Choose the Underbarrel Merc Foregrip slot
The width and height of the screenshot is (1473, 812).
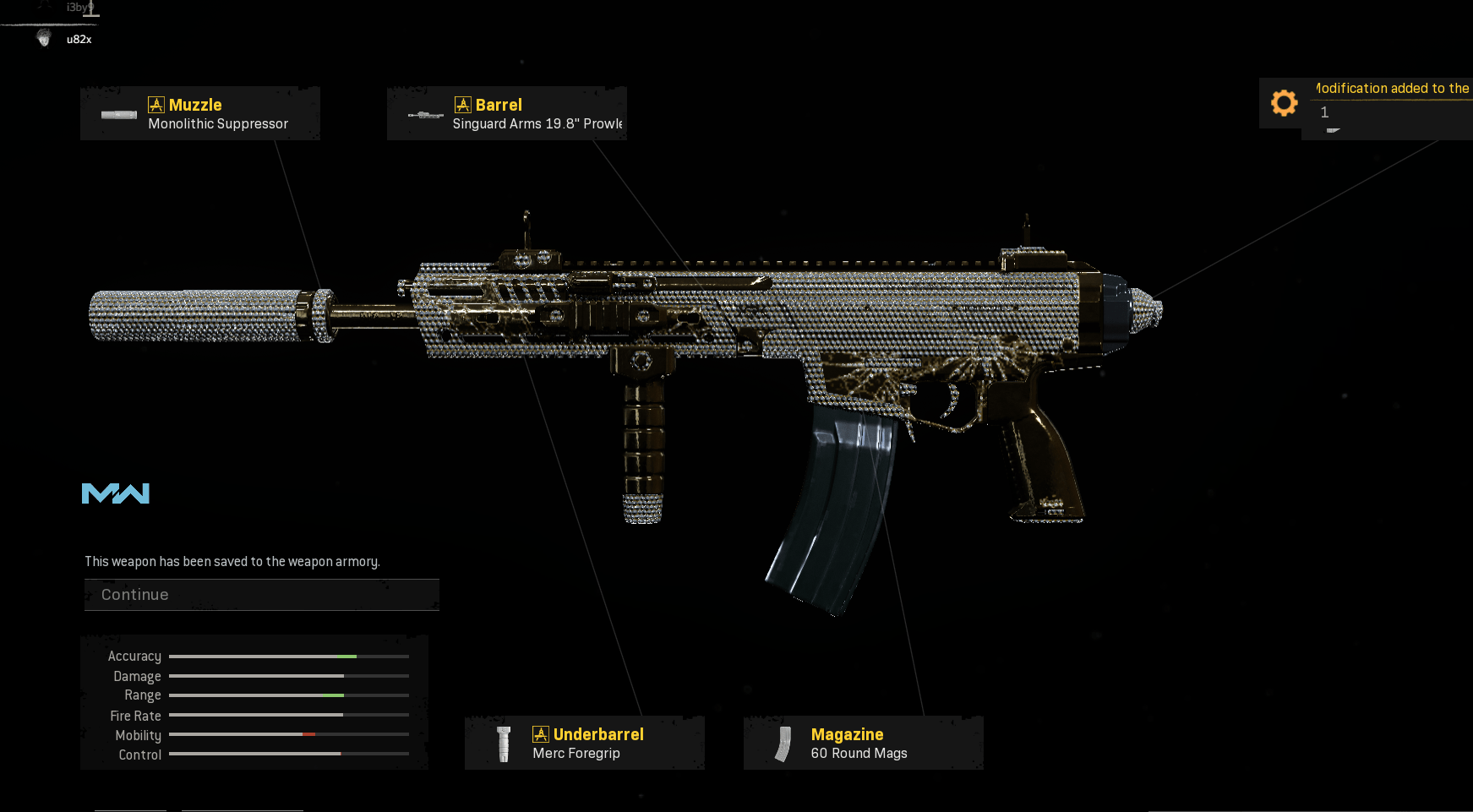pyautogui.click(x=585, y=744)
